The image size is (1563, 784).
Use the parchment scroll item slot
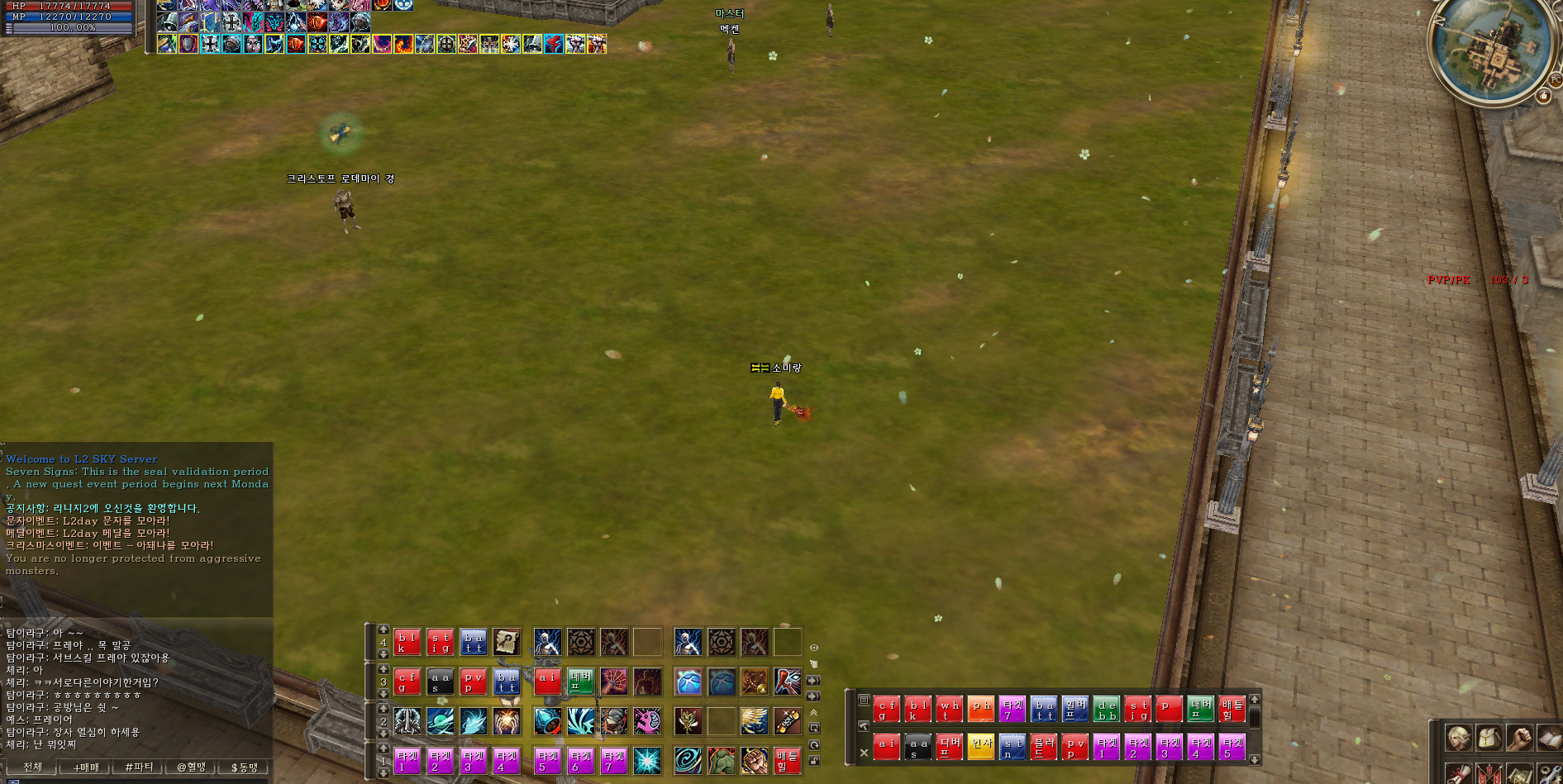tap(507, 642)
